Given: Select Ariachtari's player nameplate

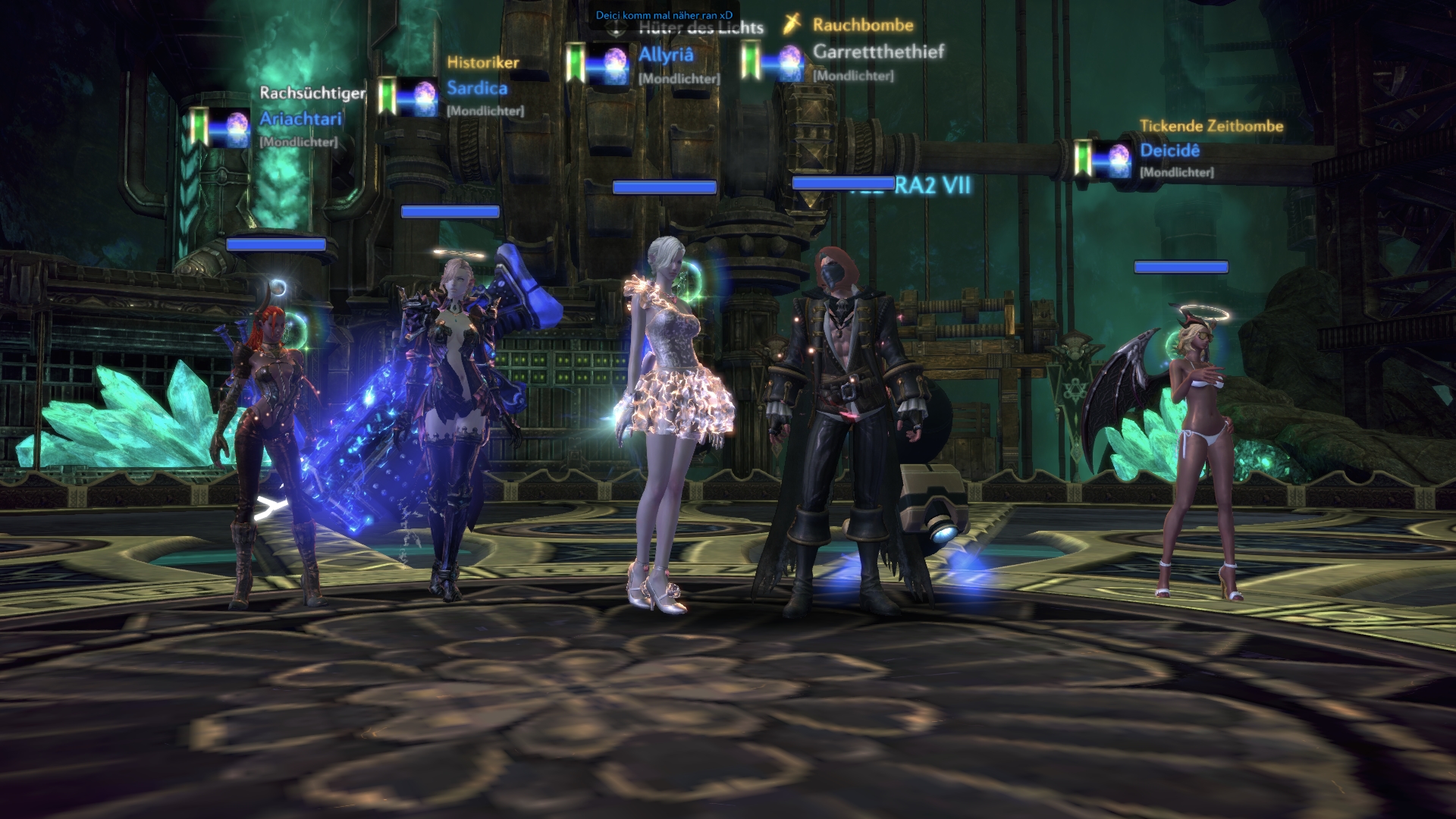Looking at the screenshot, I should click(x=300, y=119).
